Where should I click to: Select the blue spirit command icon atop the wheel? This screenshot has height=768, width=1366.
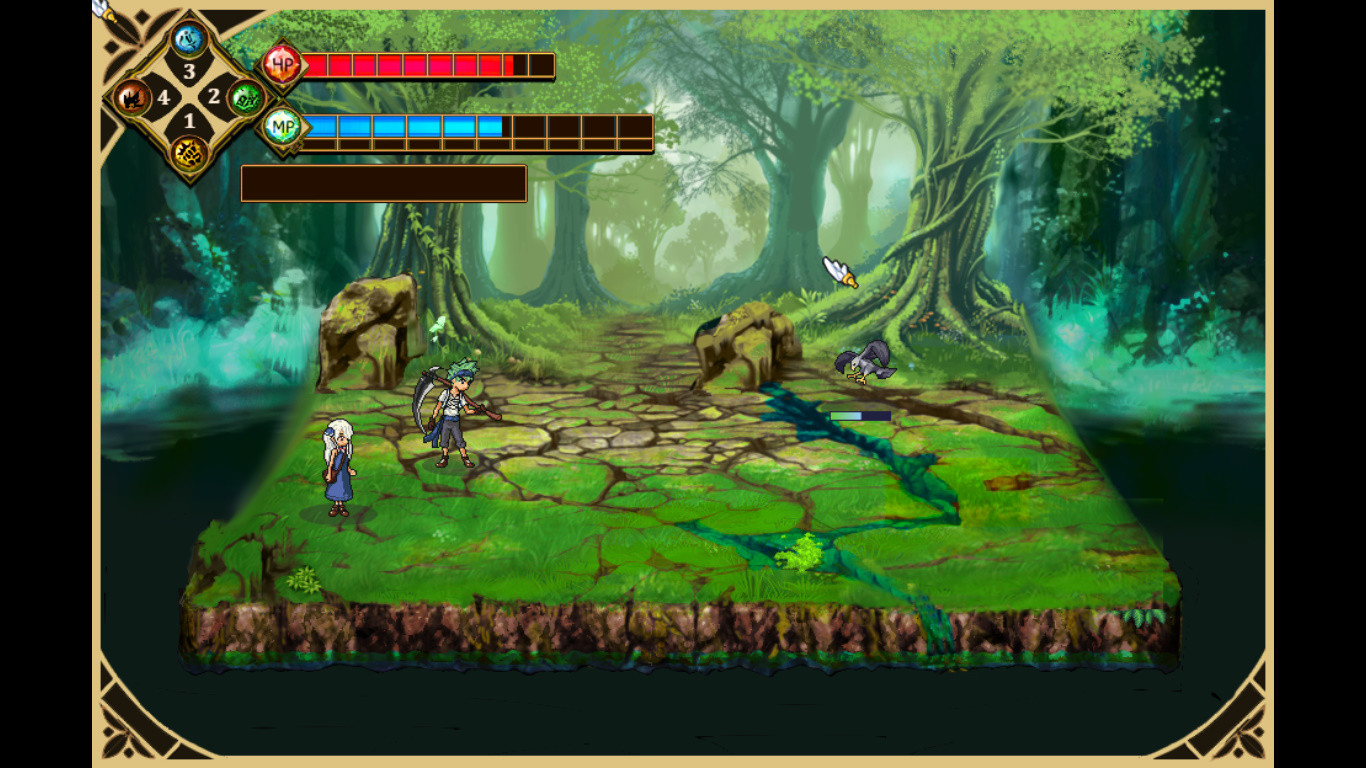coord(186,37)
